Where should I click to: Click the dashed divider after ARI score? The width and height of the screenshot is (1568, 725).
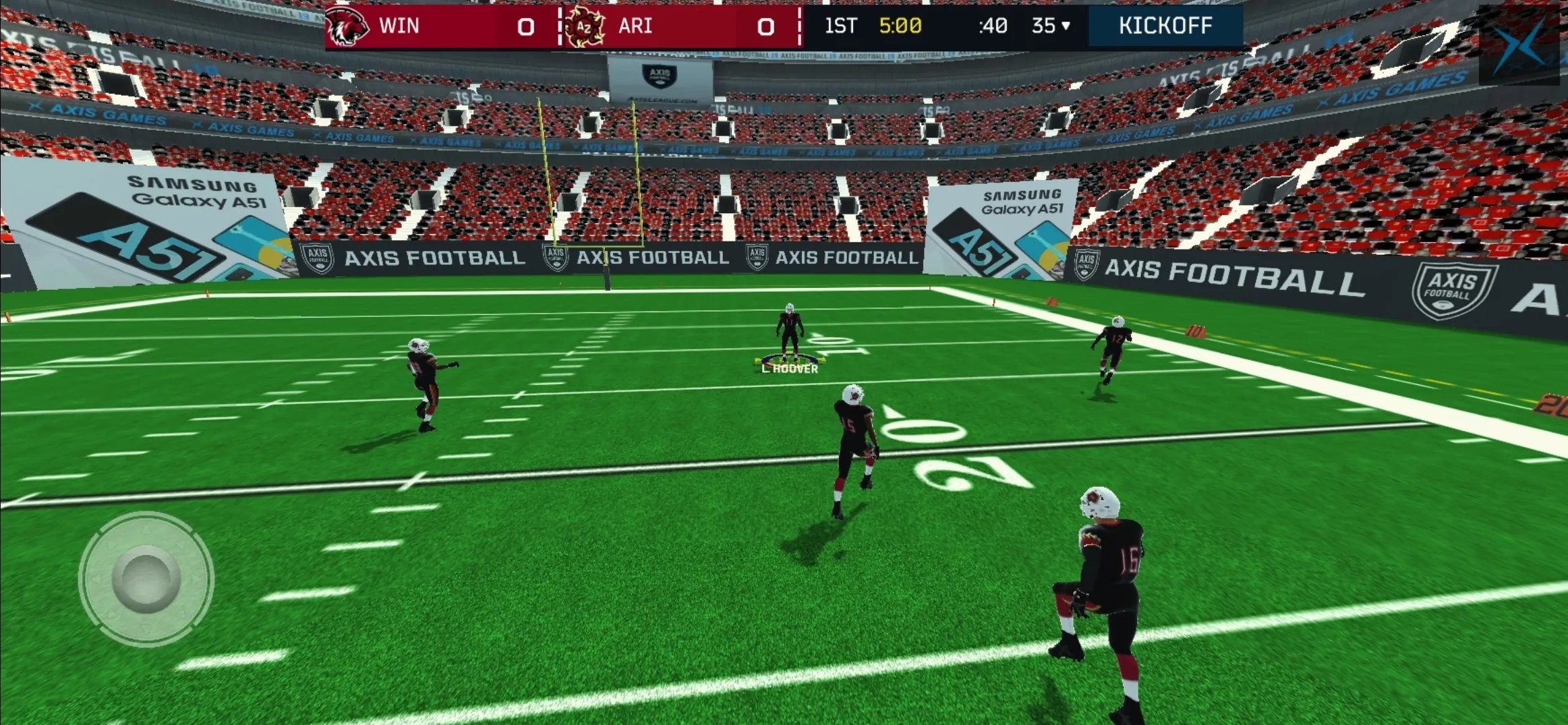798,27
